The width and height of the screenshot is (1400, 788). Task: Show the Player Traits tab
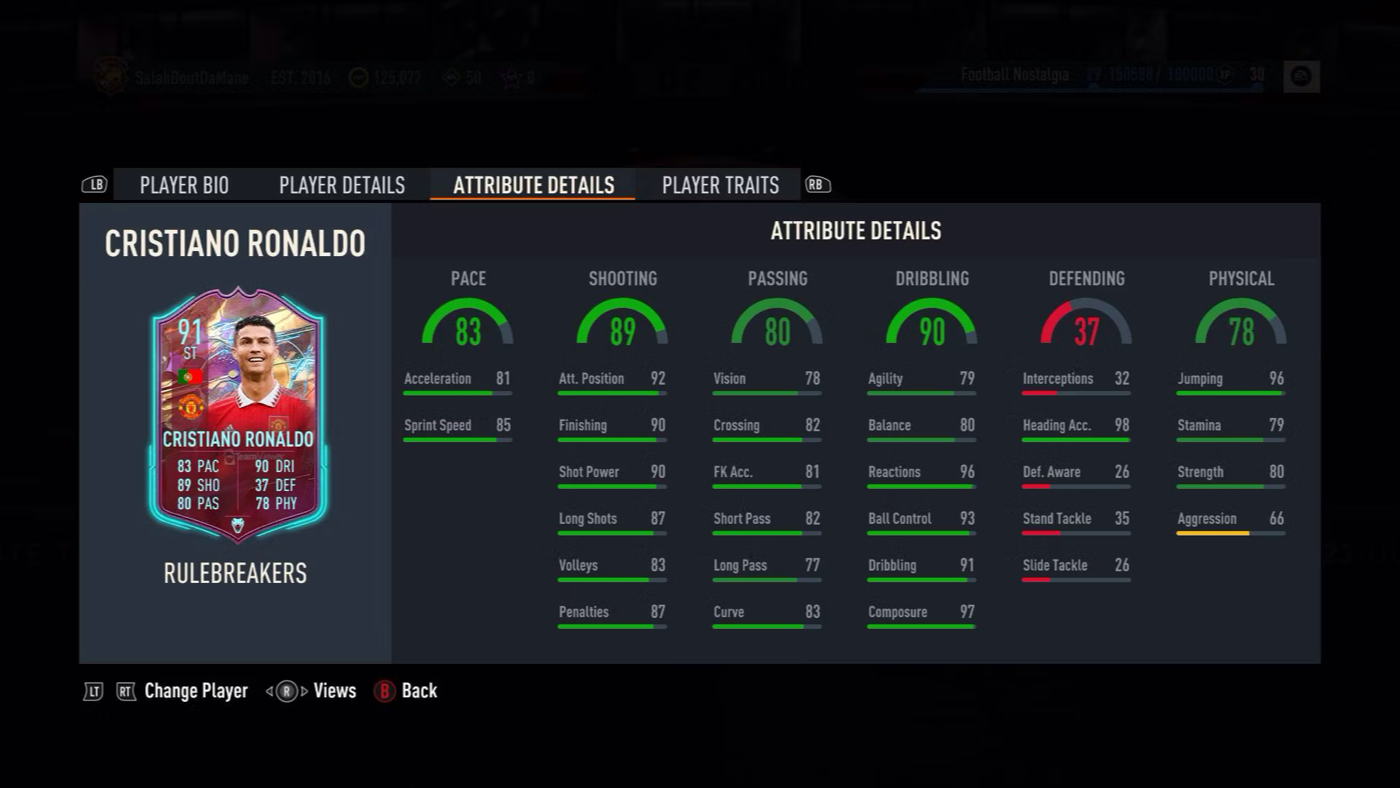coord(720,185)
